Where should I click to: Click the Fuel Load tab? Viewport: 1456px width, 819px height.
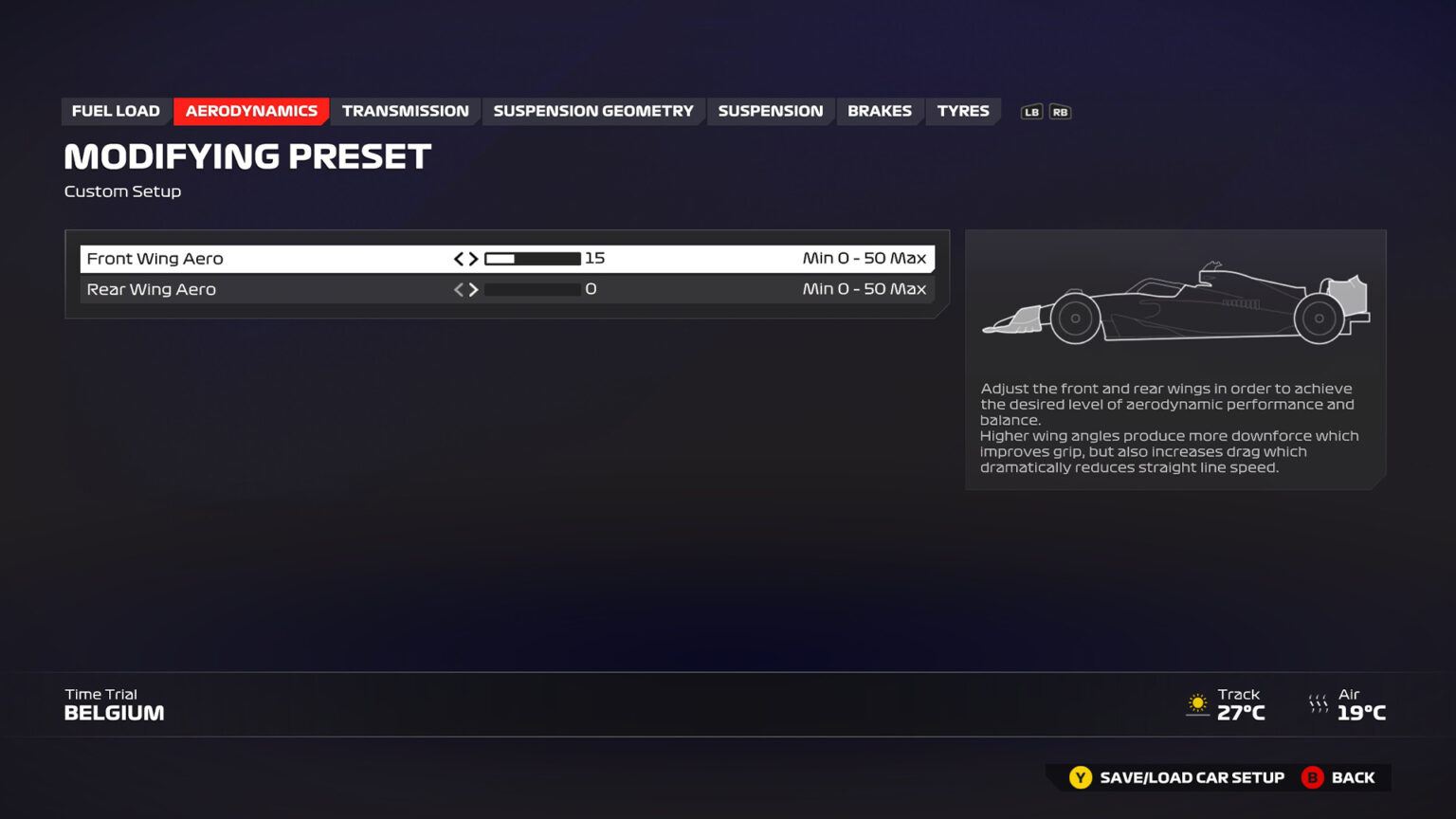(116, 111)
